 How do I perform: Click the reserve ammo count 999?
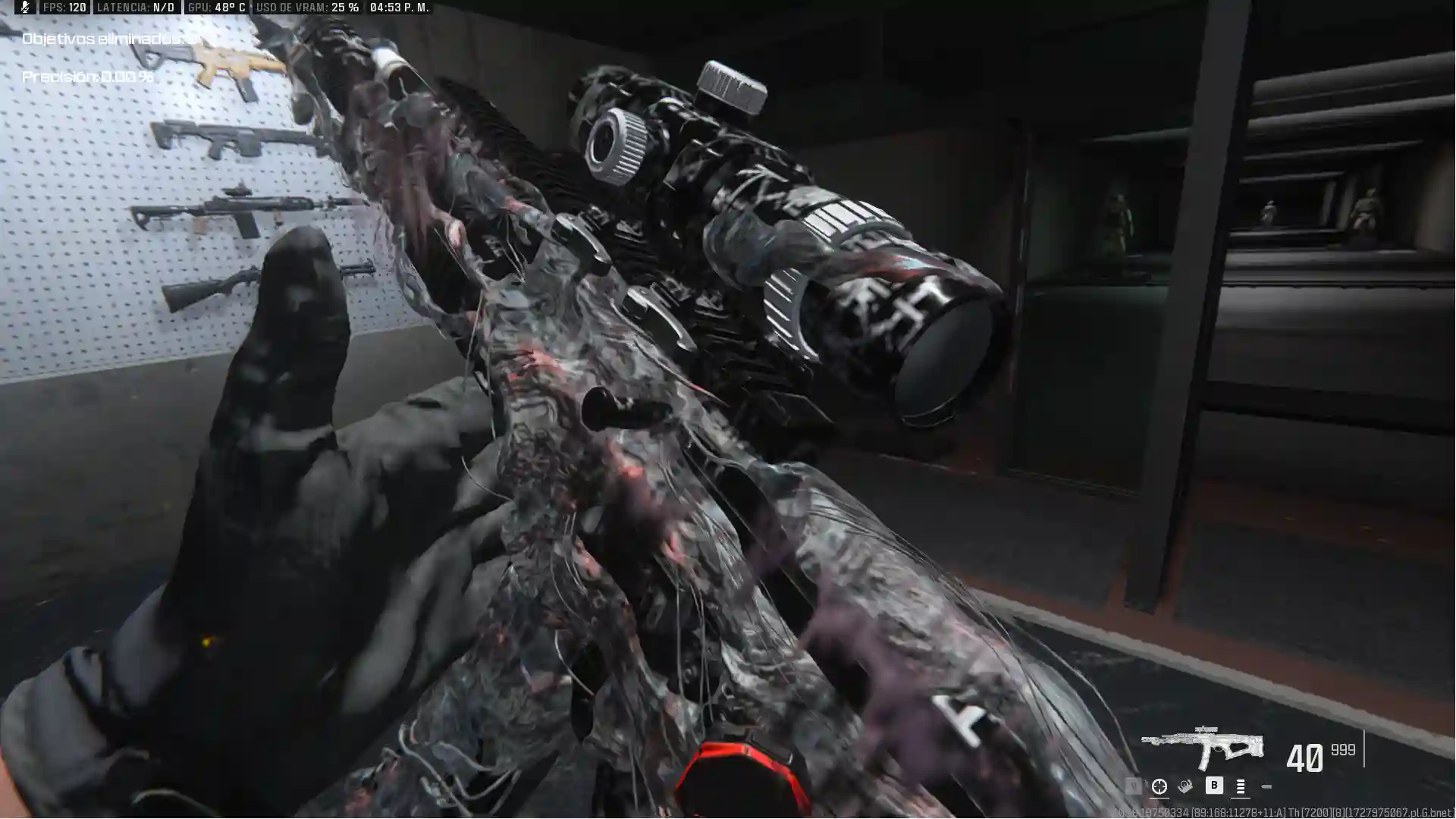pyautogui.click(x=1341, y=749)
